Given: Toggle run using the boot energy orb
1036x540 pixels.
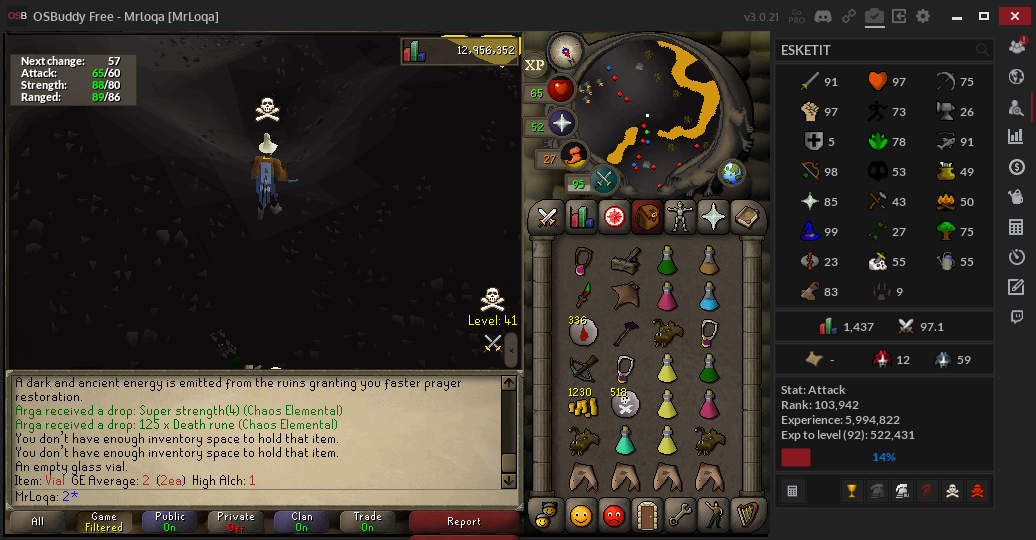Looking at the screenshot, I should click(x=573, y=155).
